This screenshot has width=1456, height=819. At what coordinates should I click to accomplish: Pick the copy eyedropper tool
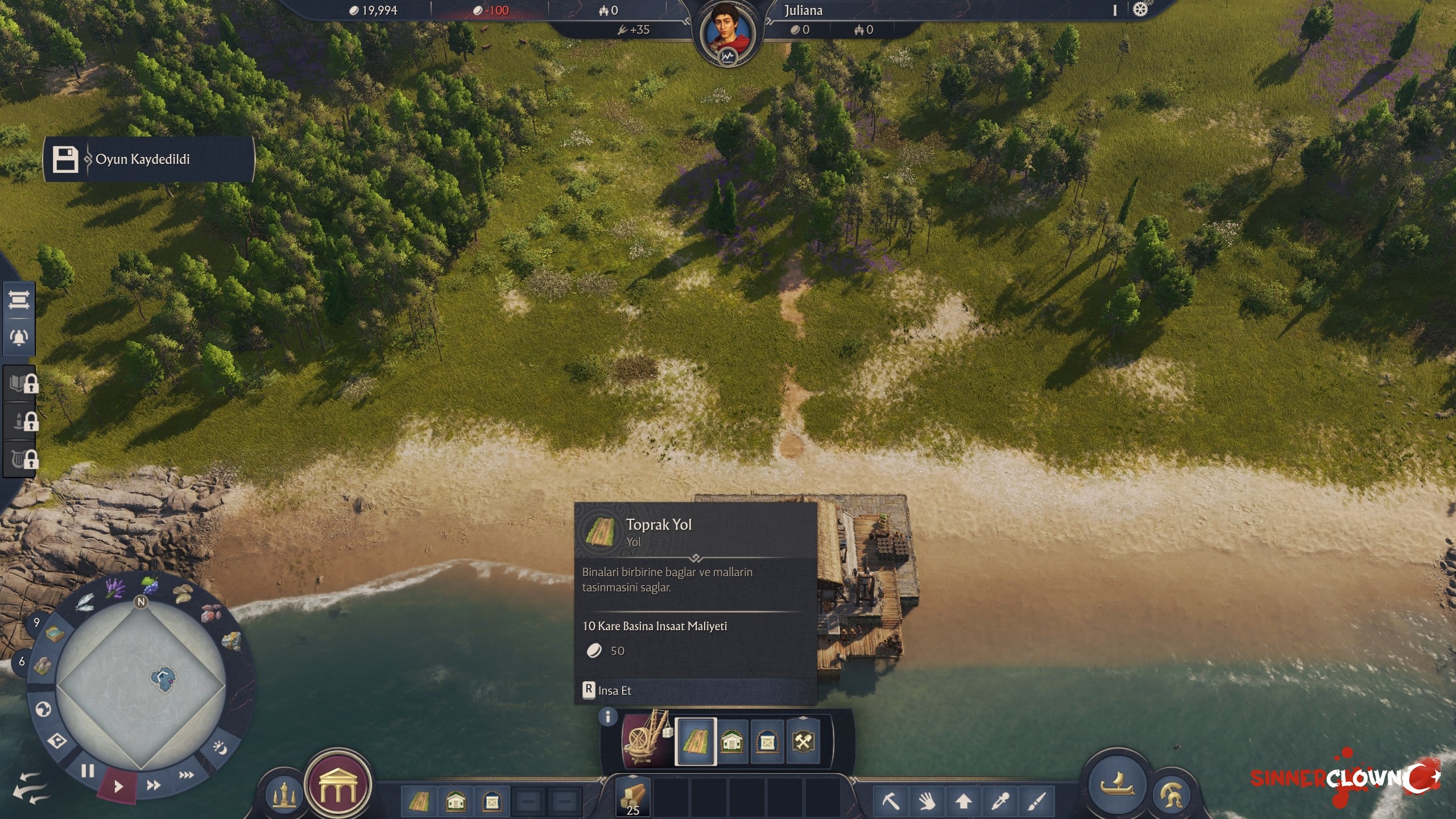[999, 801]
